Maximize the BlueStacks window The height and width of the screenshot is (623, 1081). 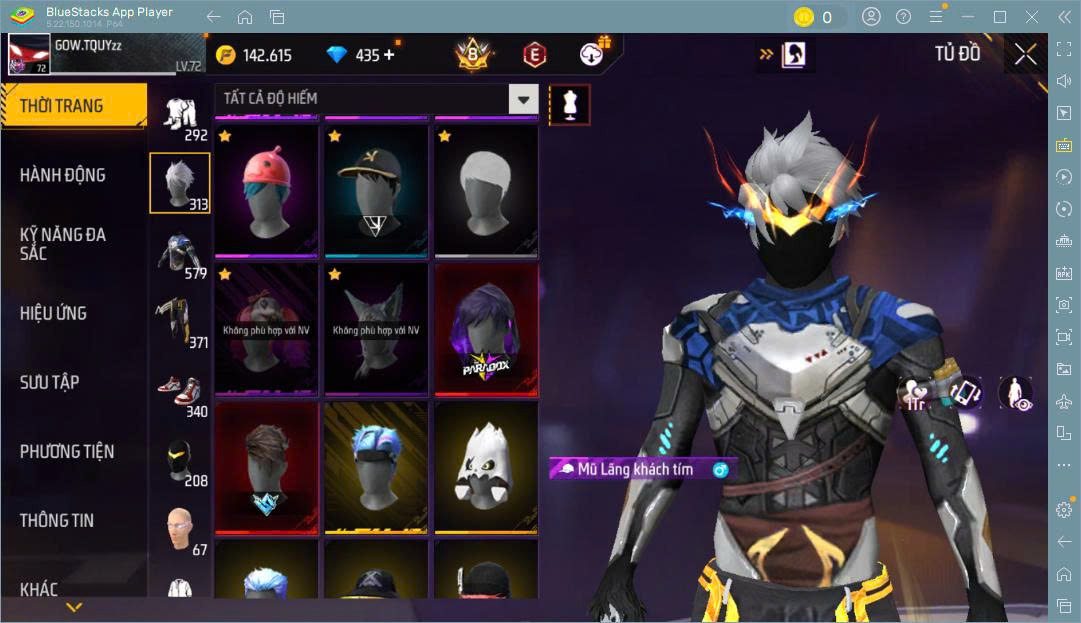click(x=999, y=16)
